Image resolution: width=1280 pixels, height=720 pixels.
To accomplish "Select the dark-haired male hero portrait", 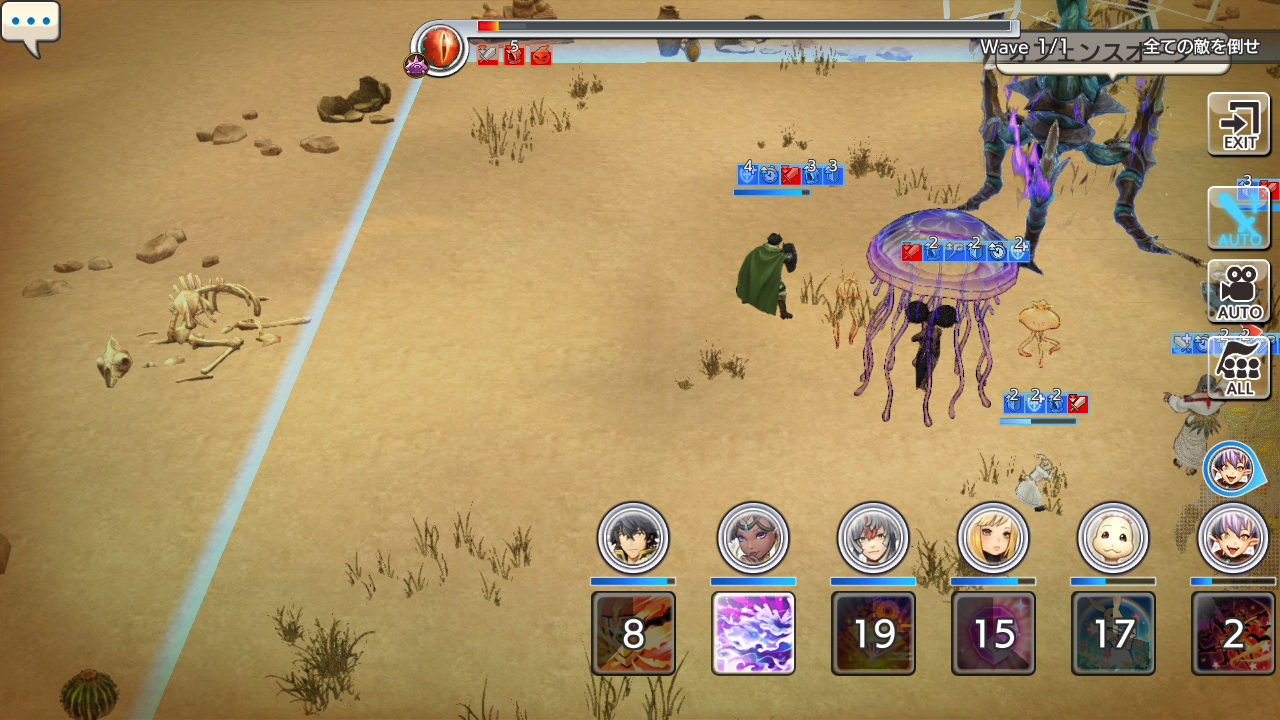I will pos(633,538).
